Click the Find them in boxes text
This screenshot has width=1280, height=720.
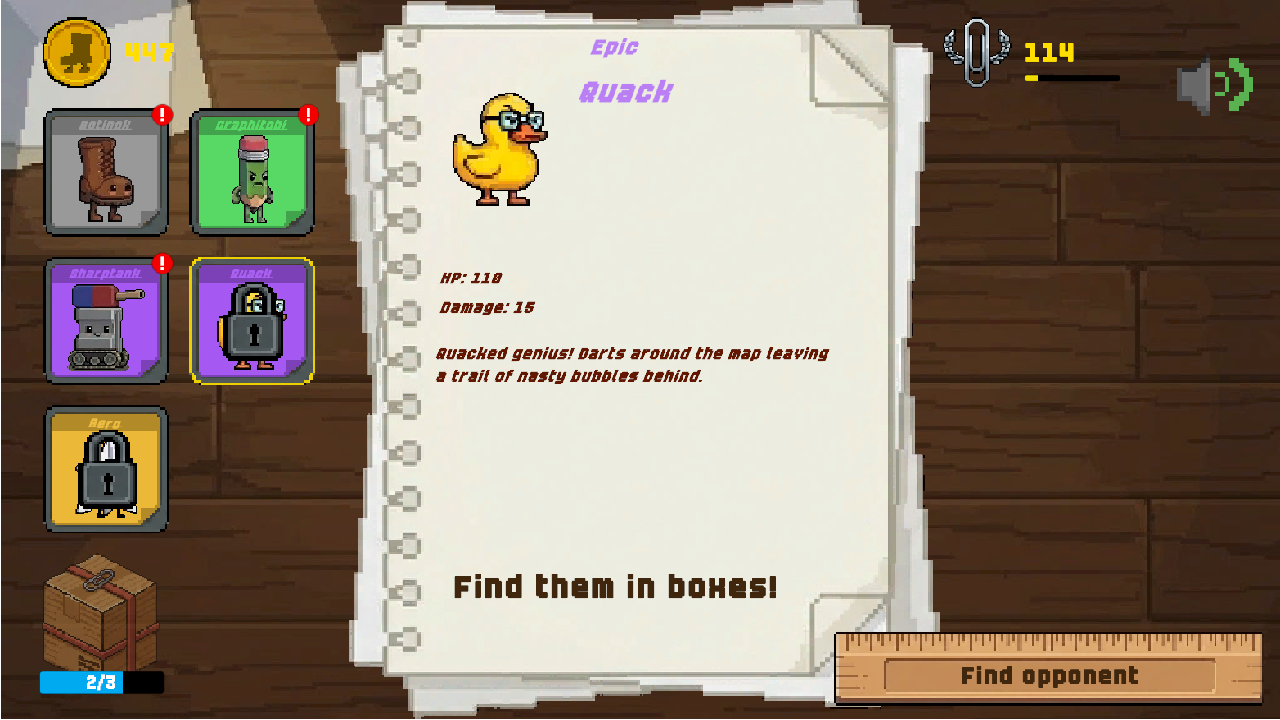[616, 587]
